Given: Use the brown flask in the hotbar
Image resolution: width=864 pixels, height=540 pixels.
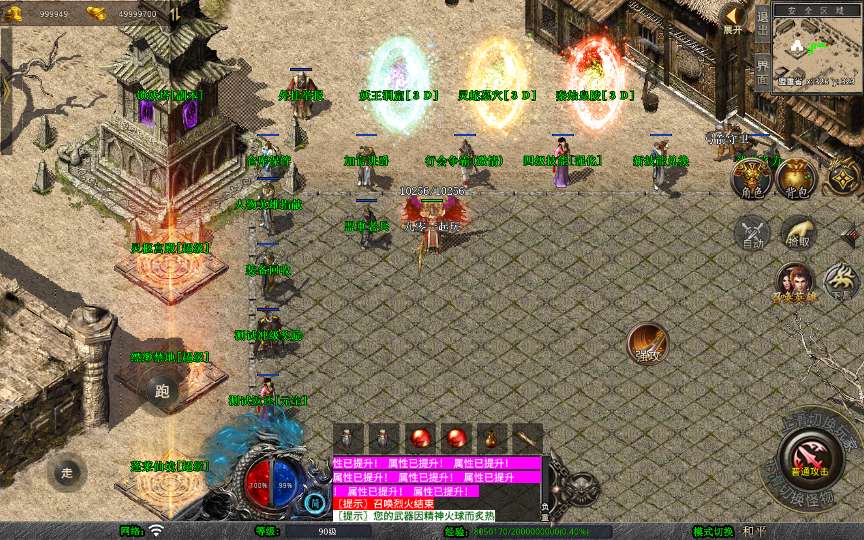Looking at the screenshot, I should click(491, 438).
